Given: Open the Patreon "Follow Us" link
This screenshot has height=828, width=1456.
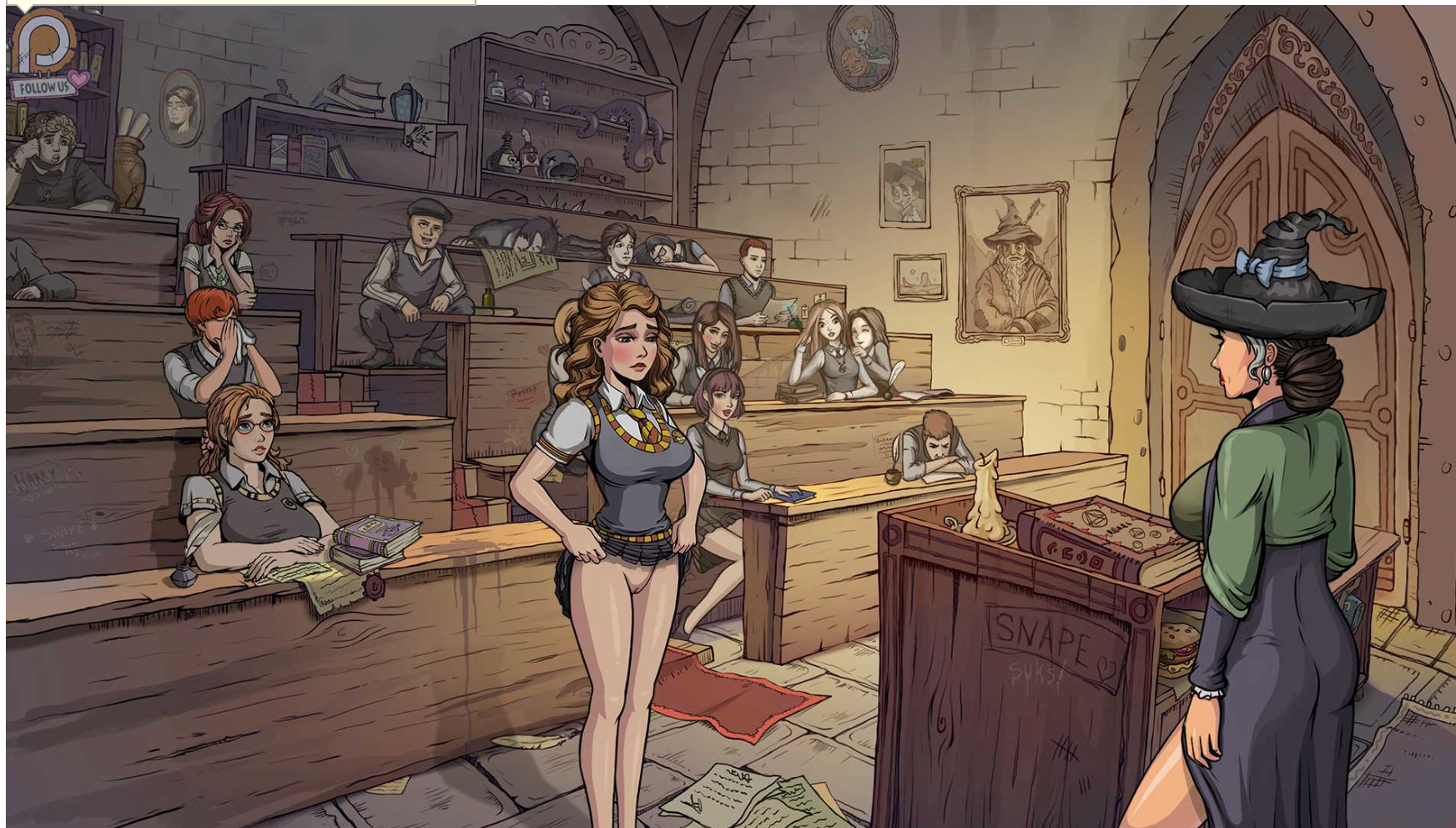Looking at the screenshot, I should click(46, 58).
